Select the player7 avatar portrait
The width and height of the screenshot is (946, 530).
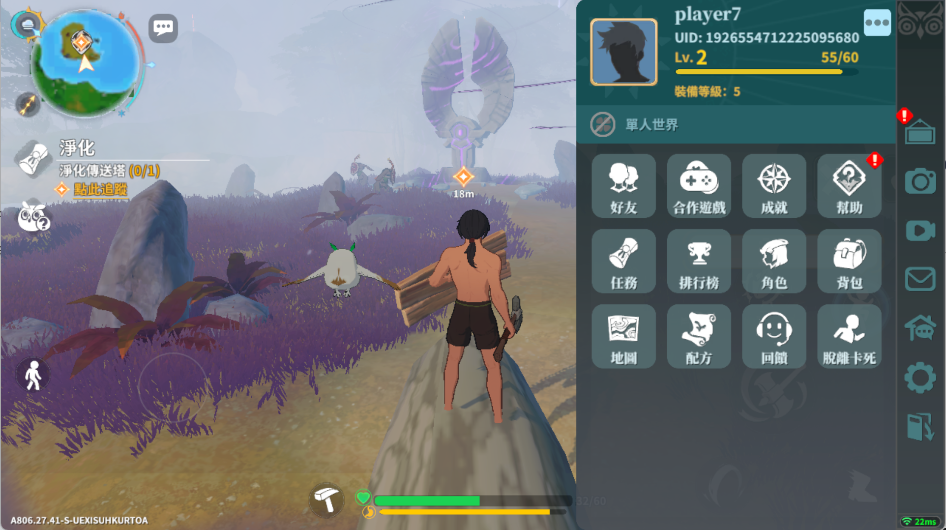[624, 52]
